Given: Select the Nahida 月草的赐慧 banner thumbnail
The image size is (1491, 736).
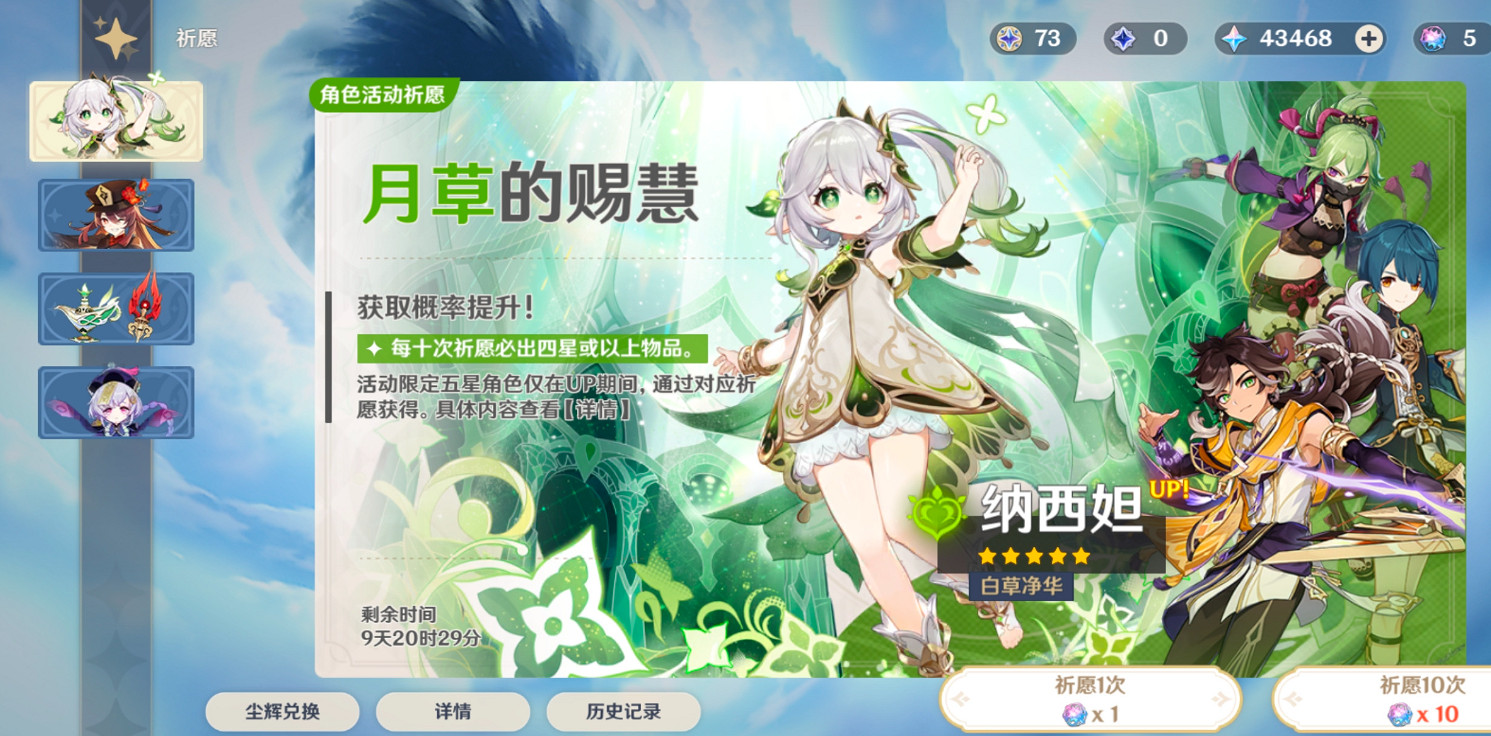Looking at the screenshot, I should click(115, 121).
